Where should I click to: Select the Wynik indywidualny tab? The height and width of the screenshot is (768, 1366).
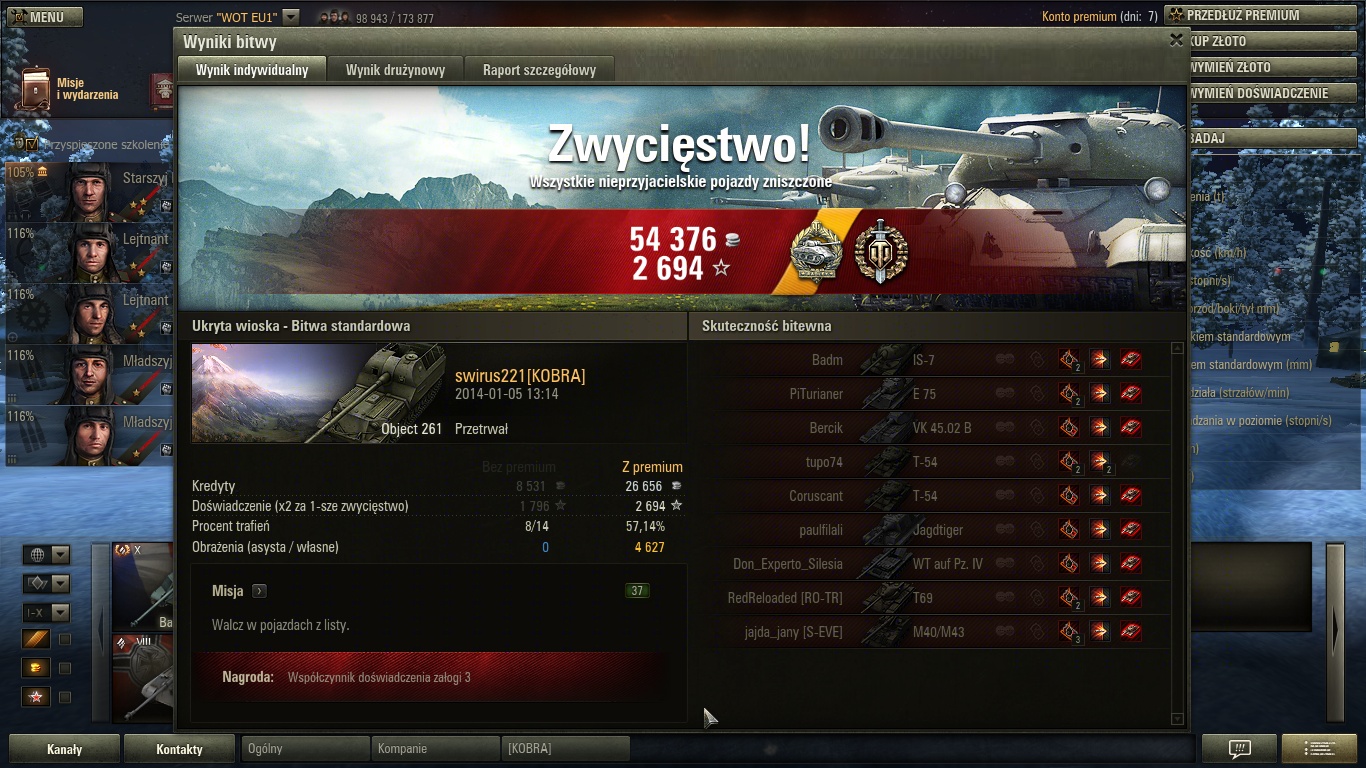click(252, 70)
